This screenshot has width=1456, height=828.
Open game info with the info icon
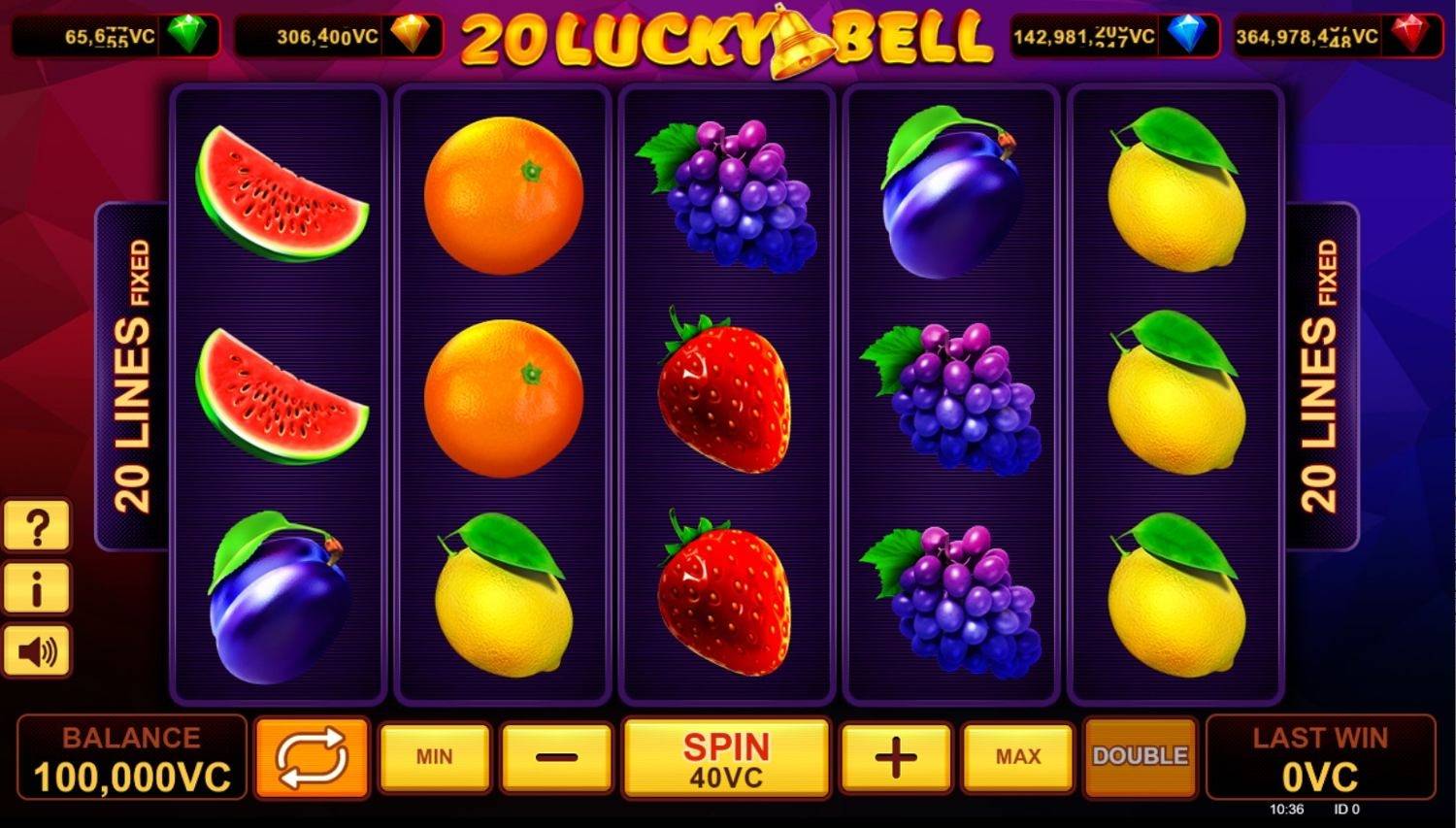point(36,587)
